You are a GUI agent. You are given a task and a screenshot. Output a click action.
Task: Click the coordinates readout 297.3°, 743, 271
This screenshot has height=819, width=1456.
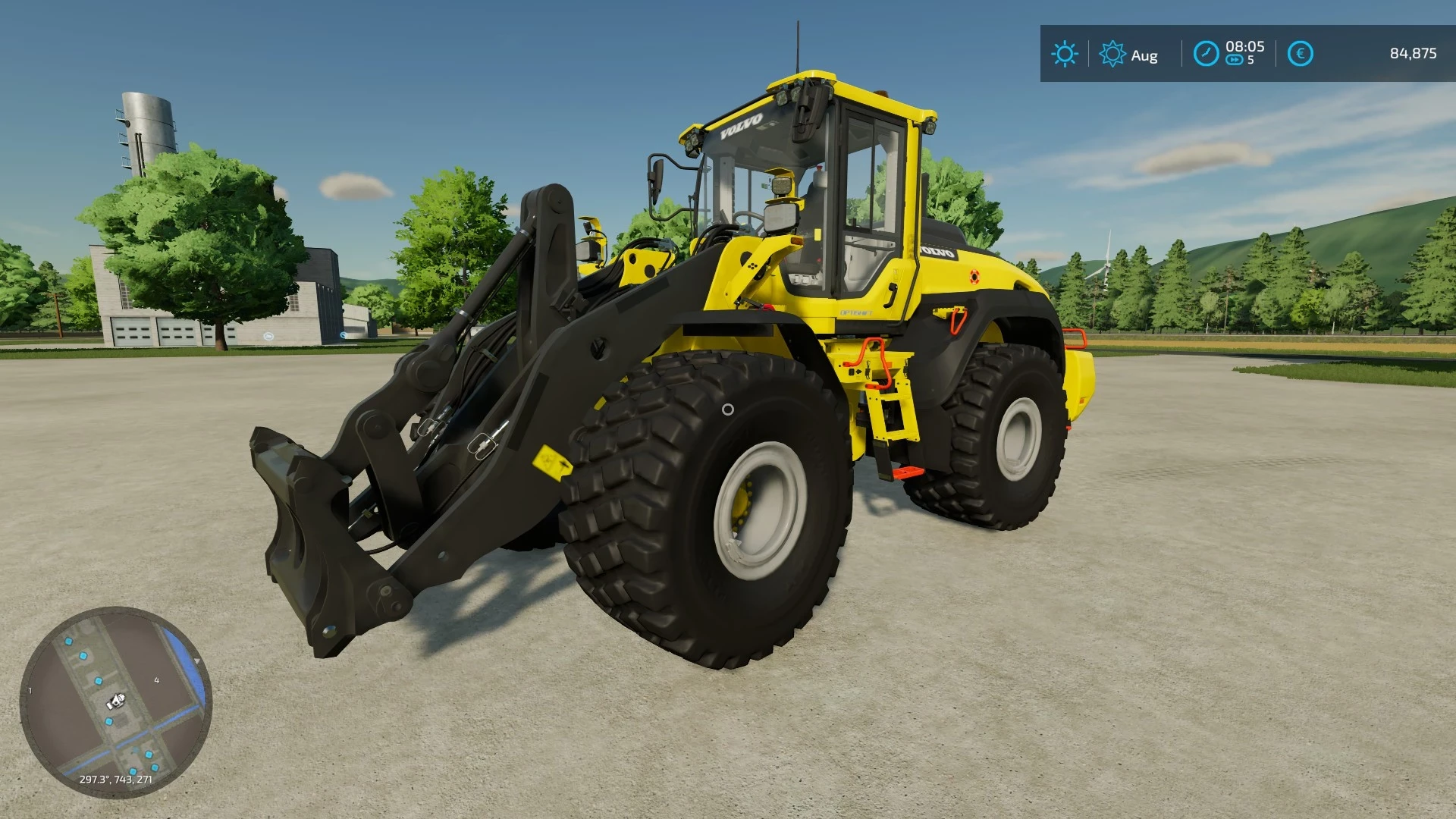[x=115, y=780]
